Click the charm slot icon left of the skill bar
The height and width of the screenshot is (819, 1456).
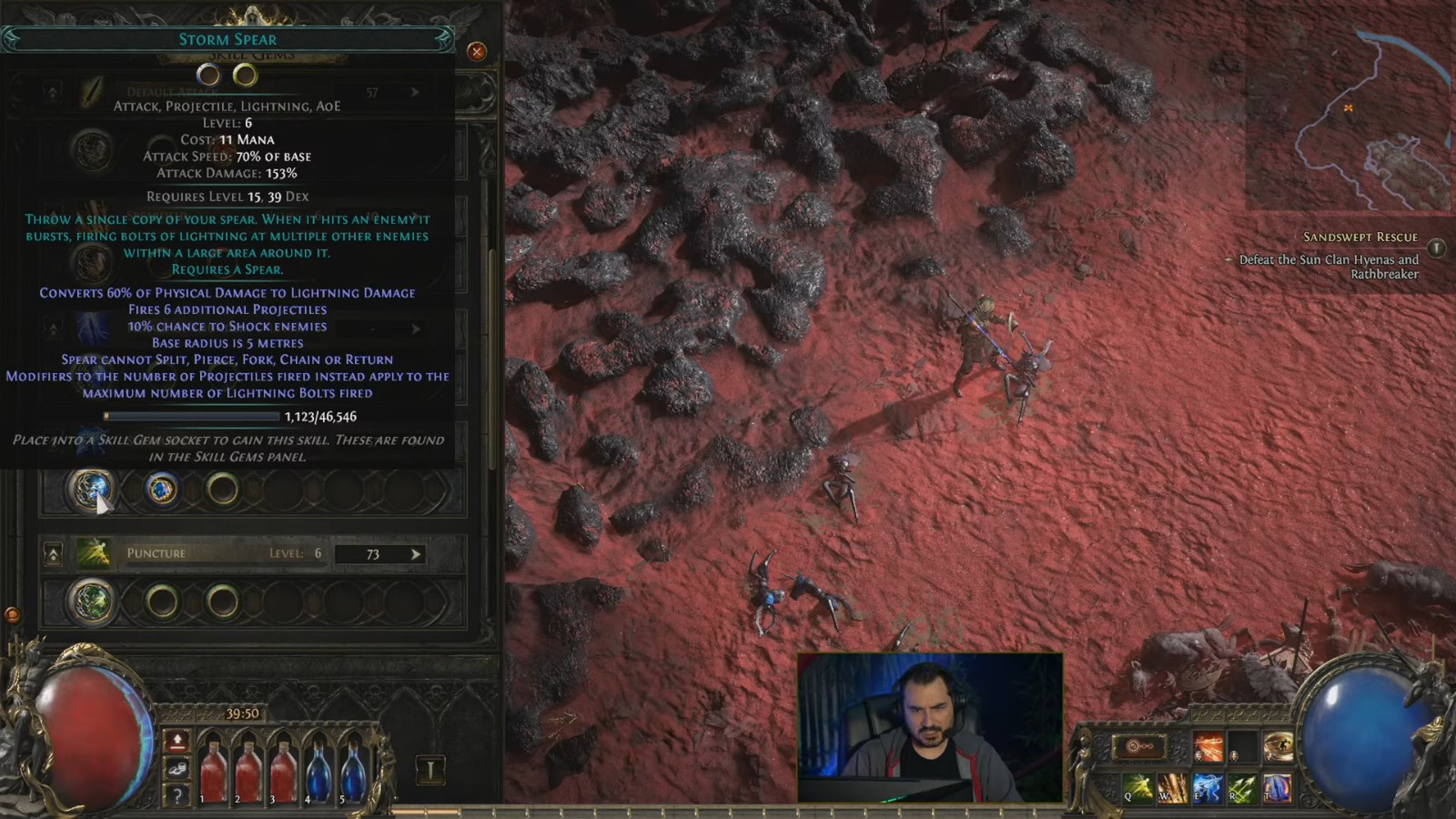click(1138, 746)
